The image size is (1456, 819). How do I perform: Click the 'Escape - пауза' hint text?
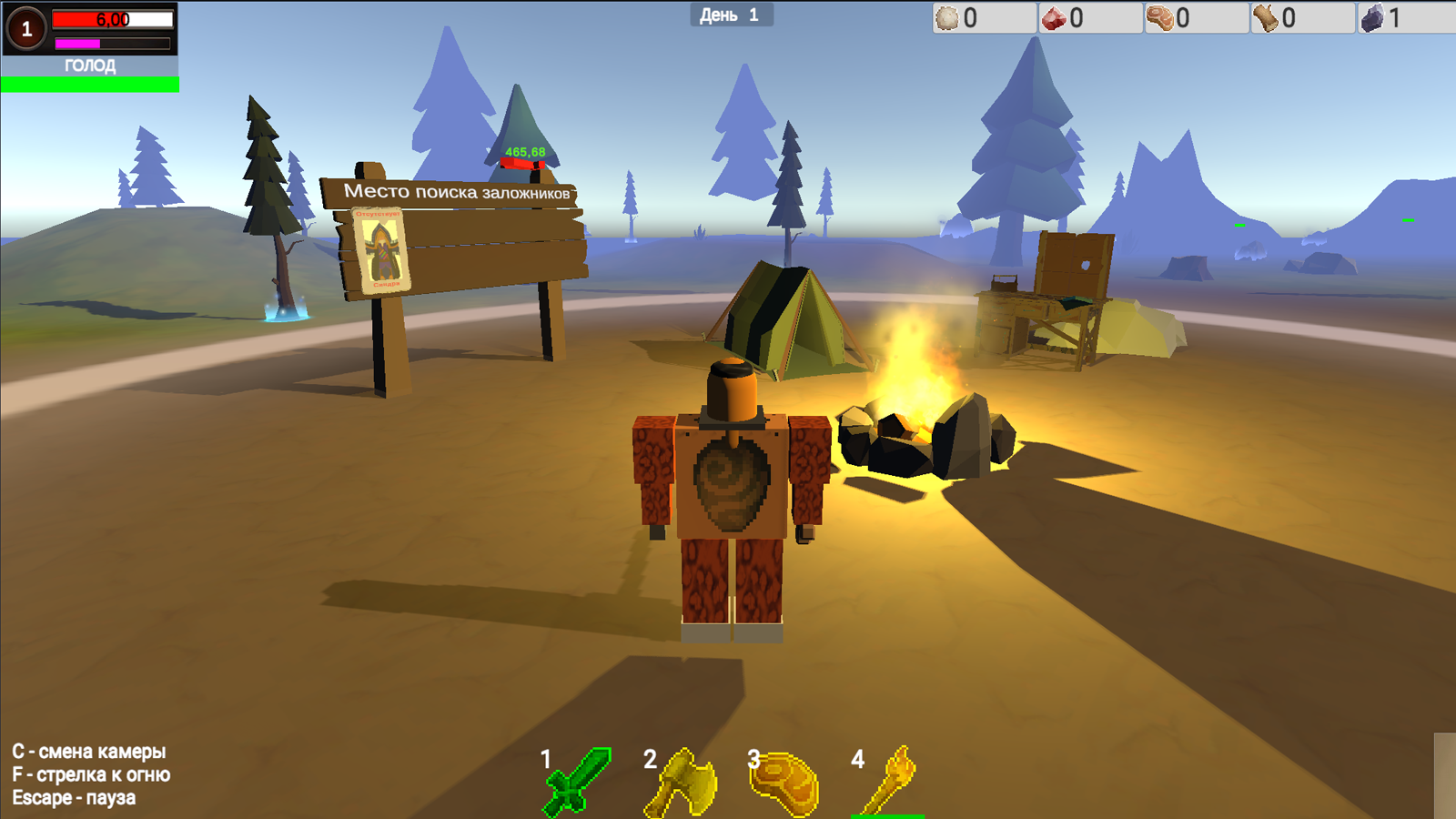click(73, 799)
